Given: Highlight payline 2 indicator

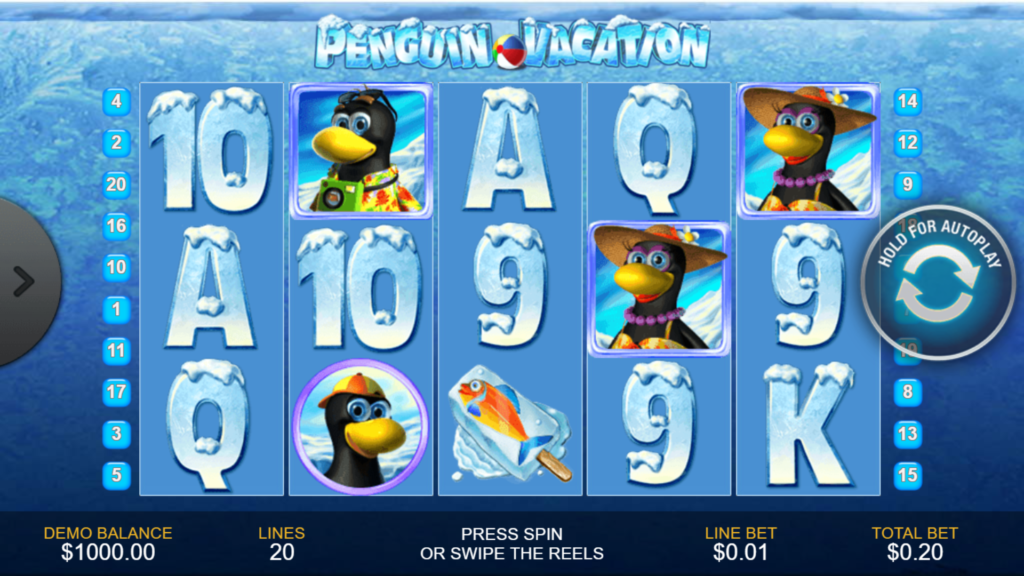Looking at the screenshot, I should pyautogui.click(x=117, y=143).
